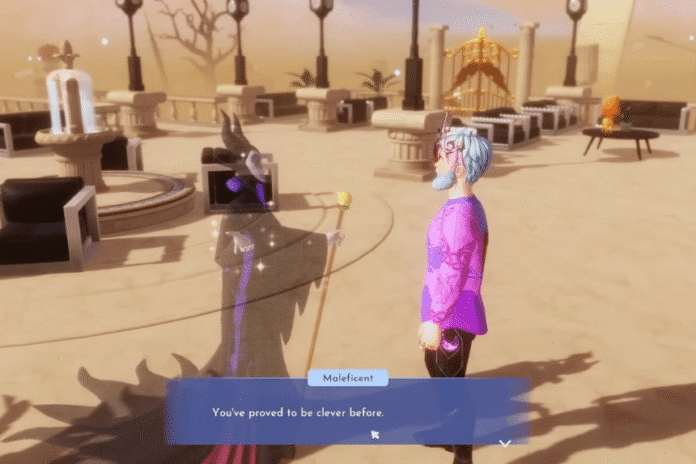Click the down arrow to continue dialogue
The width and height of the screenshot is (696, 464).
tap(505, 442)
